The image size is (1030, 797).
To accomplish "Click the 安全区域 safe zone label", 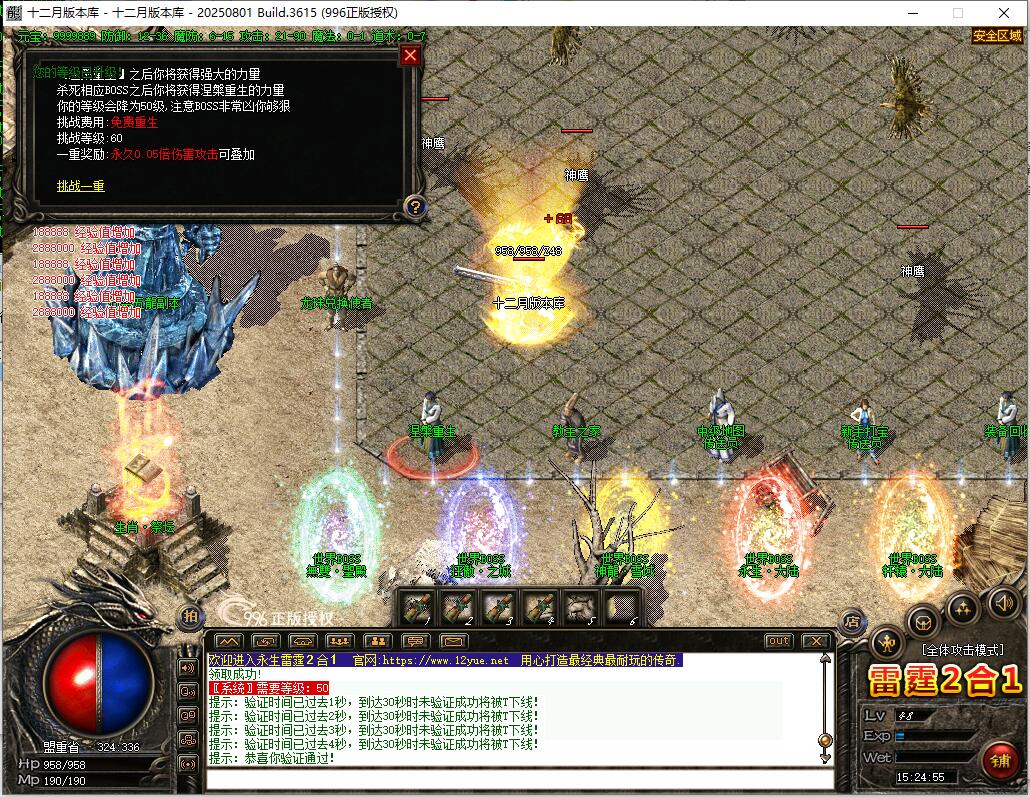I will tap(997, 36).
